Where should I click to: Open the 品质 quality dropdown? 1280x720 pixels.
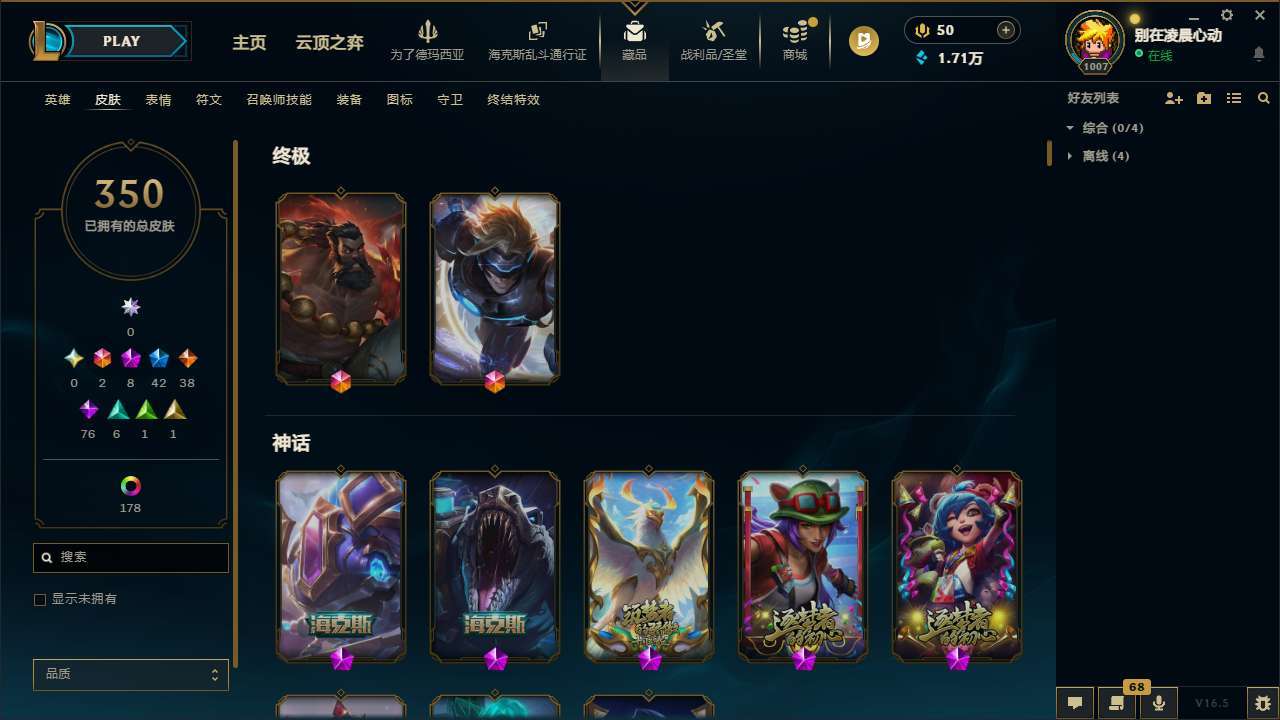130,674
